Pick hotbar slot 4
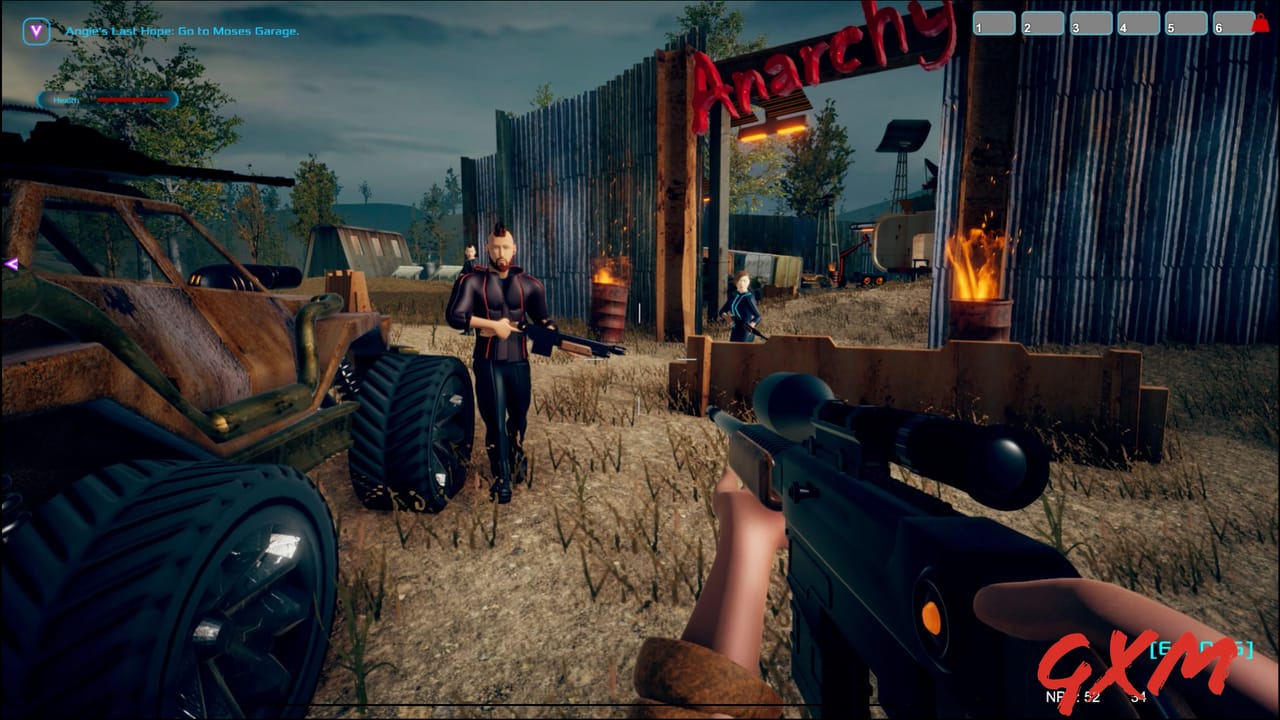Viewport: 1280px width, 720px height. coord(1138,23)
